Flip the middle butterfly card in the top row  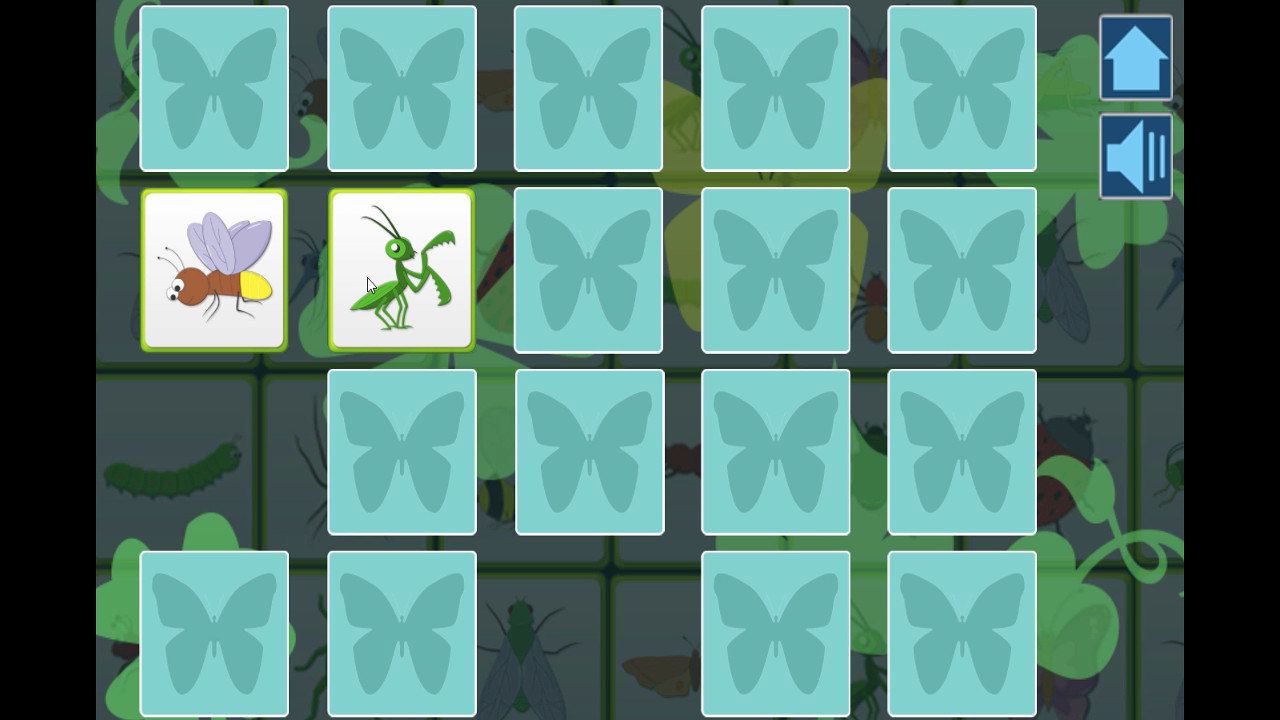tap(588, 87)
